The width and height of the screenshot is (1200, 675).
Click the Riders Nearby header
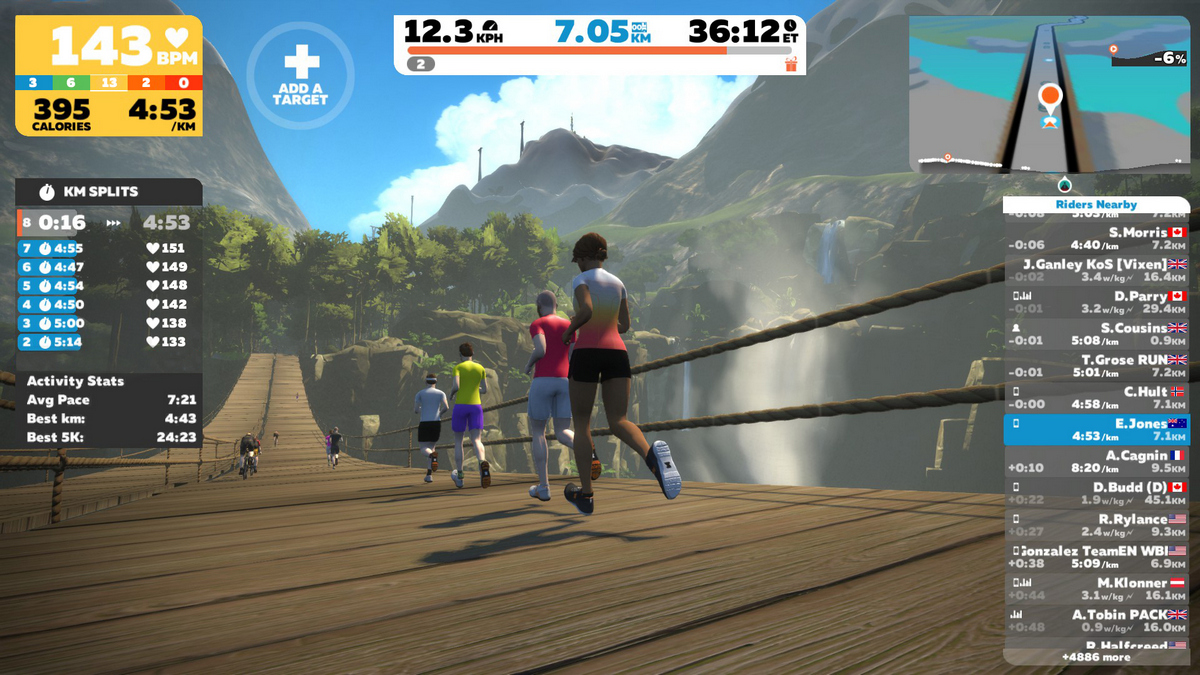[x=1096, y=204]
